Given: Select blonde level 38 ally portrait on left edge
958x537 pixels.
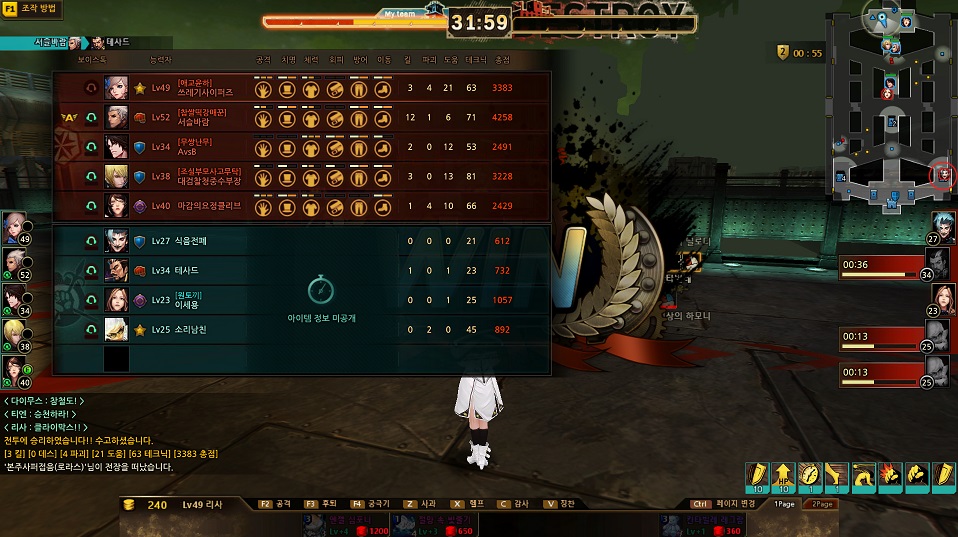Looking at the screenshot, I should 16,333.
